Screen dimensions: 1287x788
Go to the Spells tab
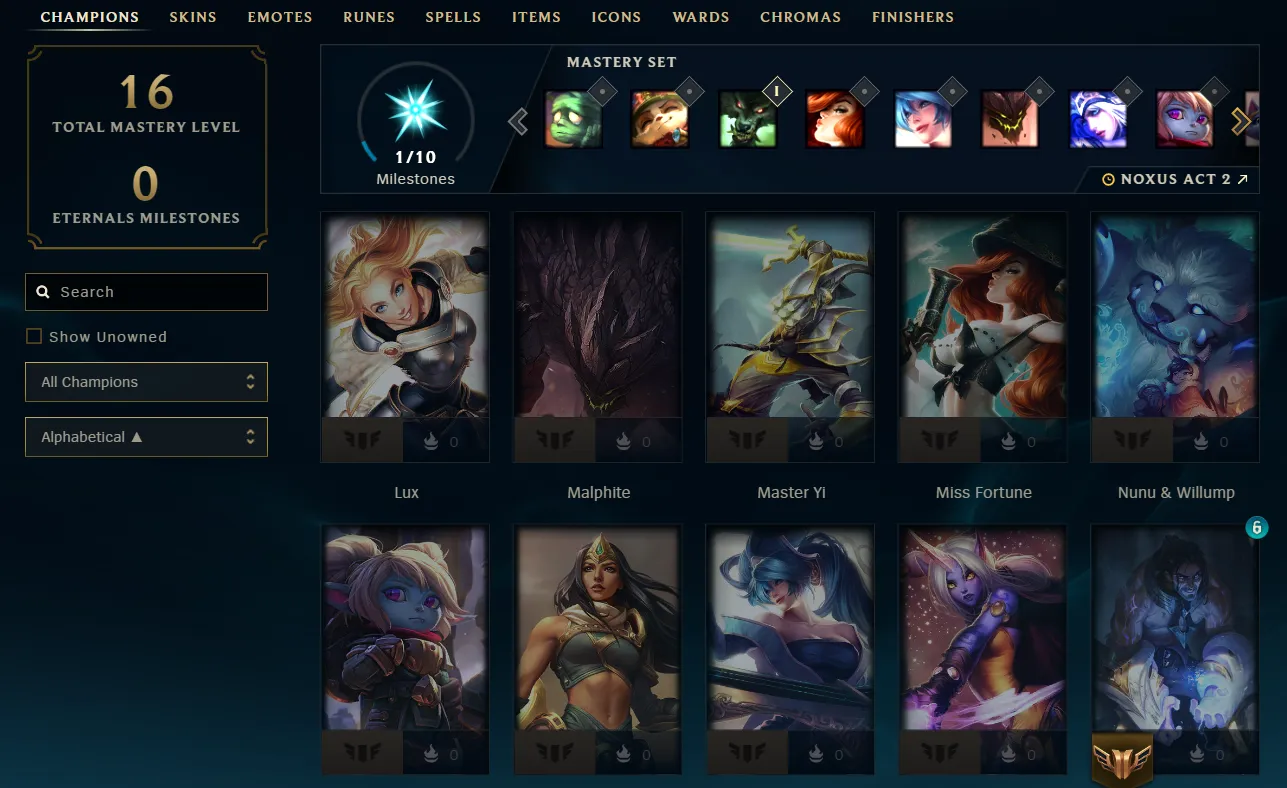453,17
